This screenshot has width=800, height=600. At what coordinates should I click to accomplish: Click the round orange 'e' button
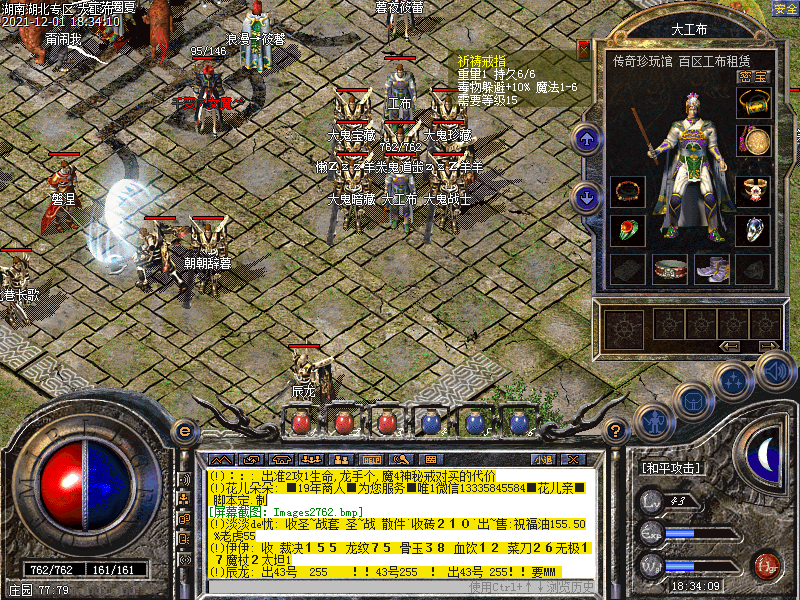click(184, 431)
